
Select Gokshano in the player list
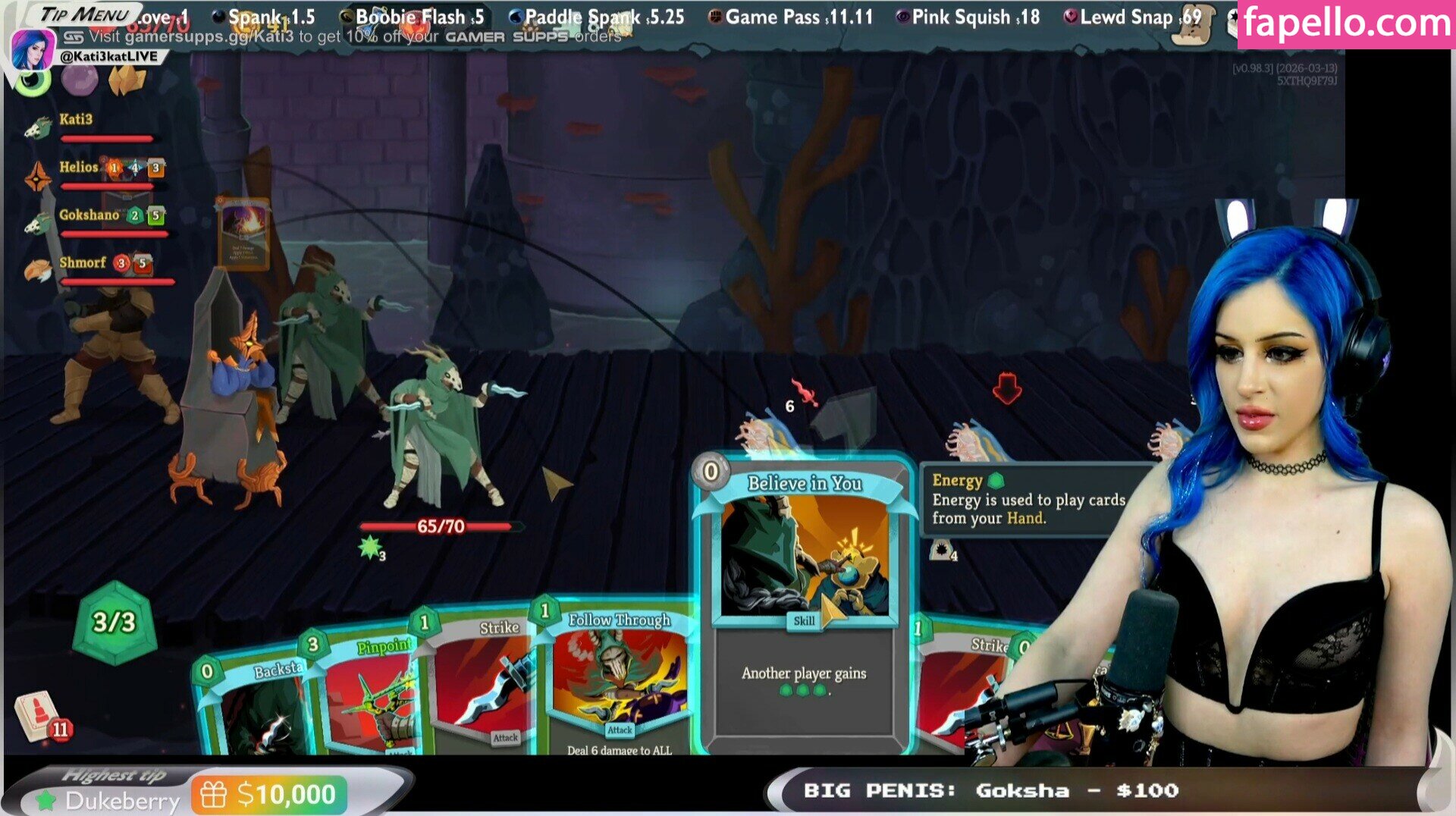tap(89, 215)
